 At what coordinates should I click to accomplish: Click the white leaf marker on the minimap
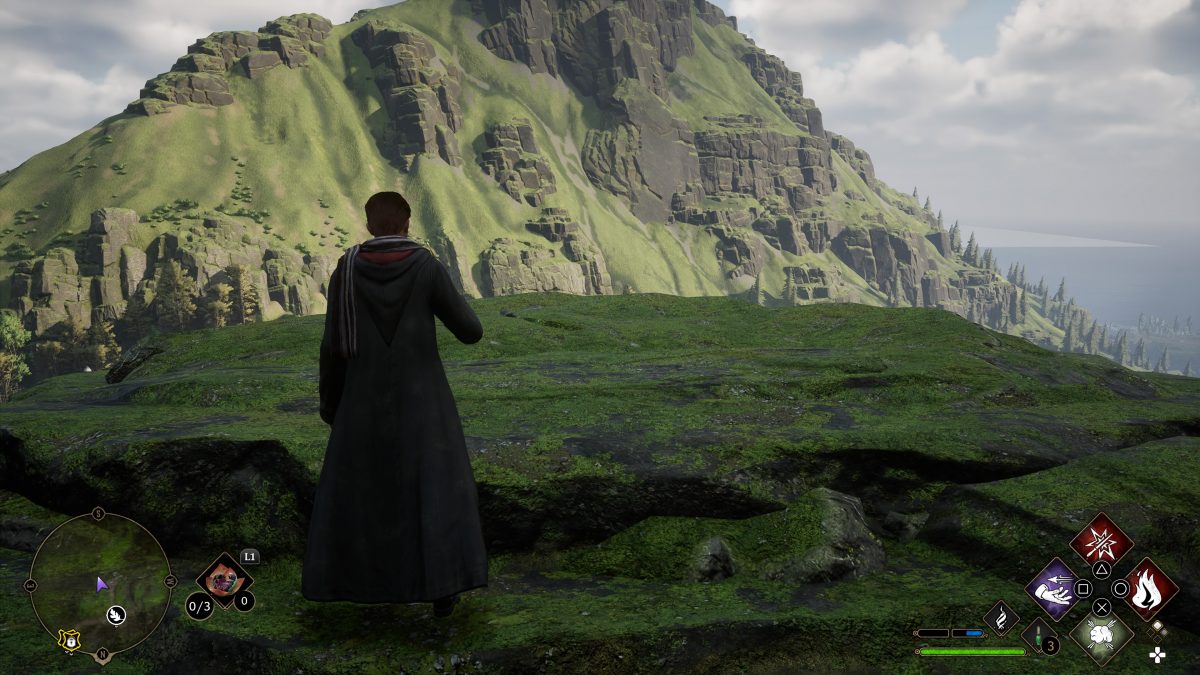pyautogui.click(x=117, y=614)
